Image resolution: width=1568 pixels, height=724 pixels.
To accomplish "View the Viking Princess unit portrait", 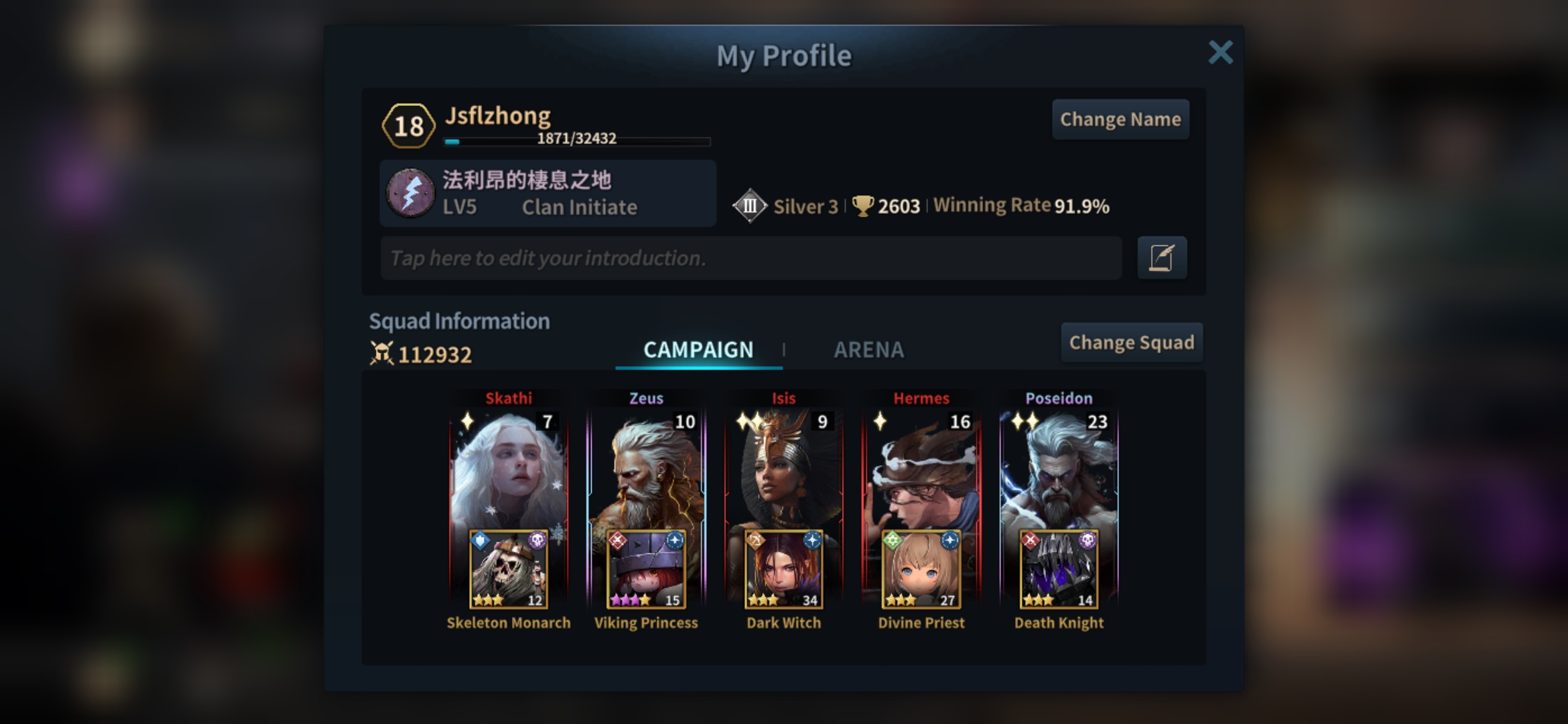I will [x=646, y=570].
